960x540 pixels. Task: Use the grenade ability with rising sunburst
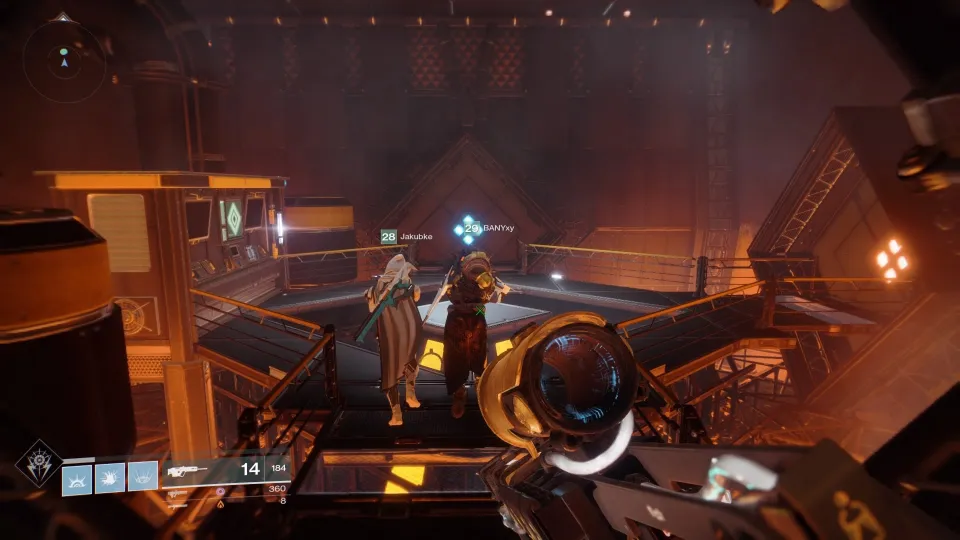coord(78,478)
